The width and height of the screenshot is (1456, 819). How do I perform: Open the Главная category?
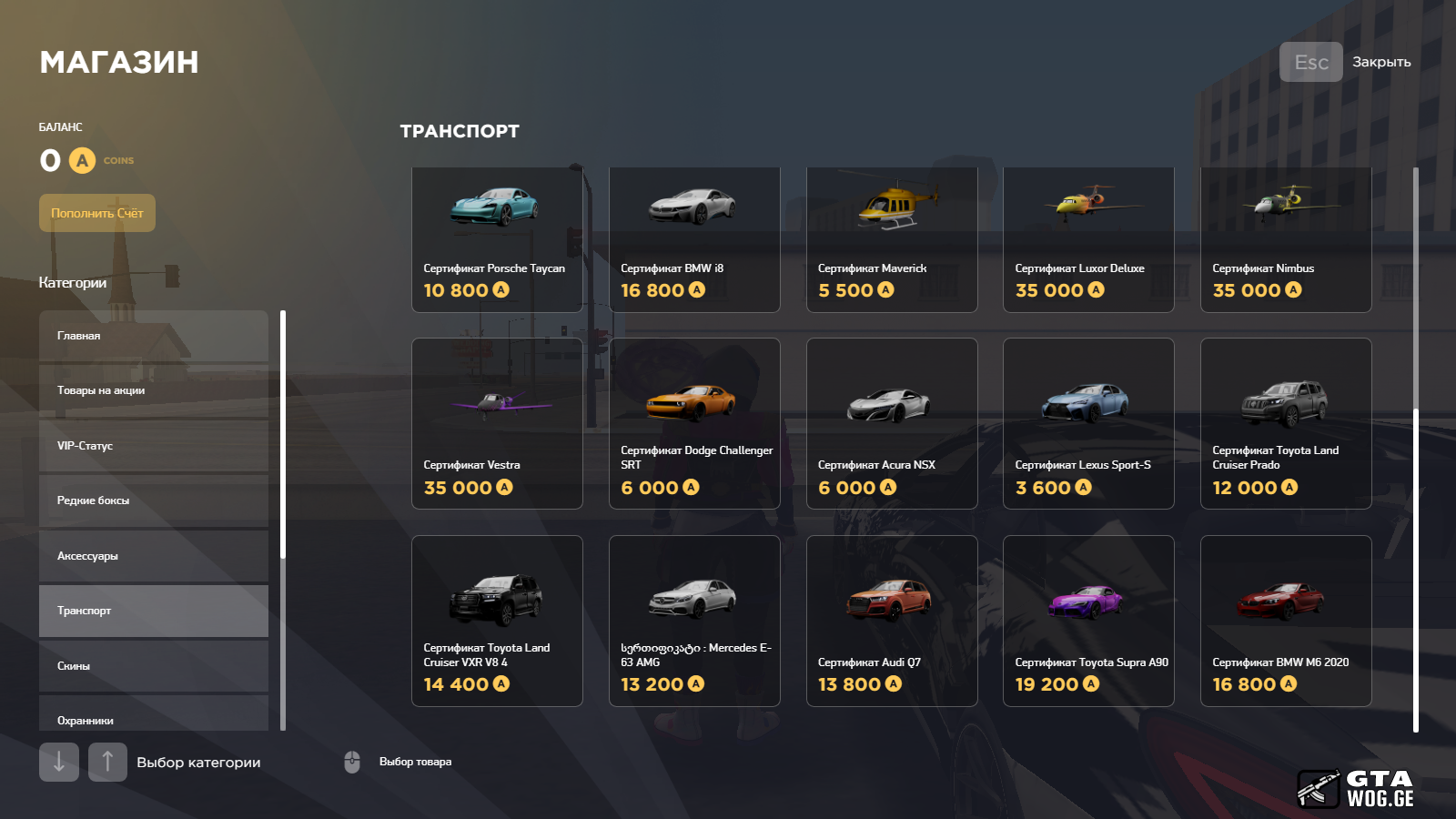[153, 336]
